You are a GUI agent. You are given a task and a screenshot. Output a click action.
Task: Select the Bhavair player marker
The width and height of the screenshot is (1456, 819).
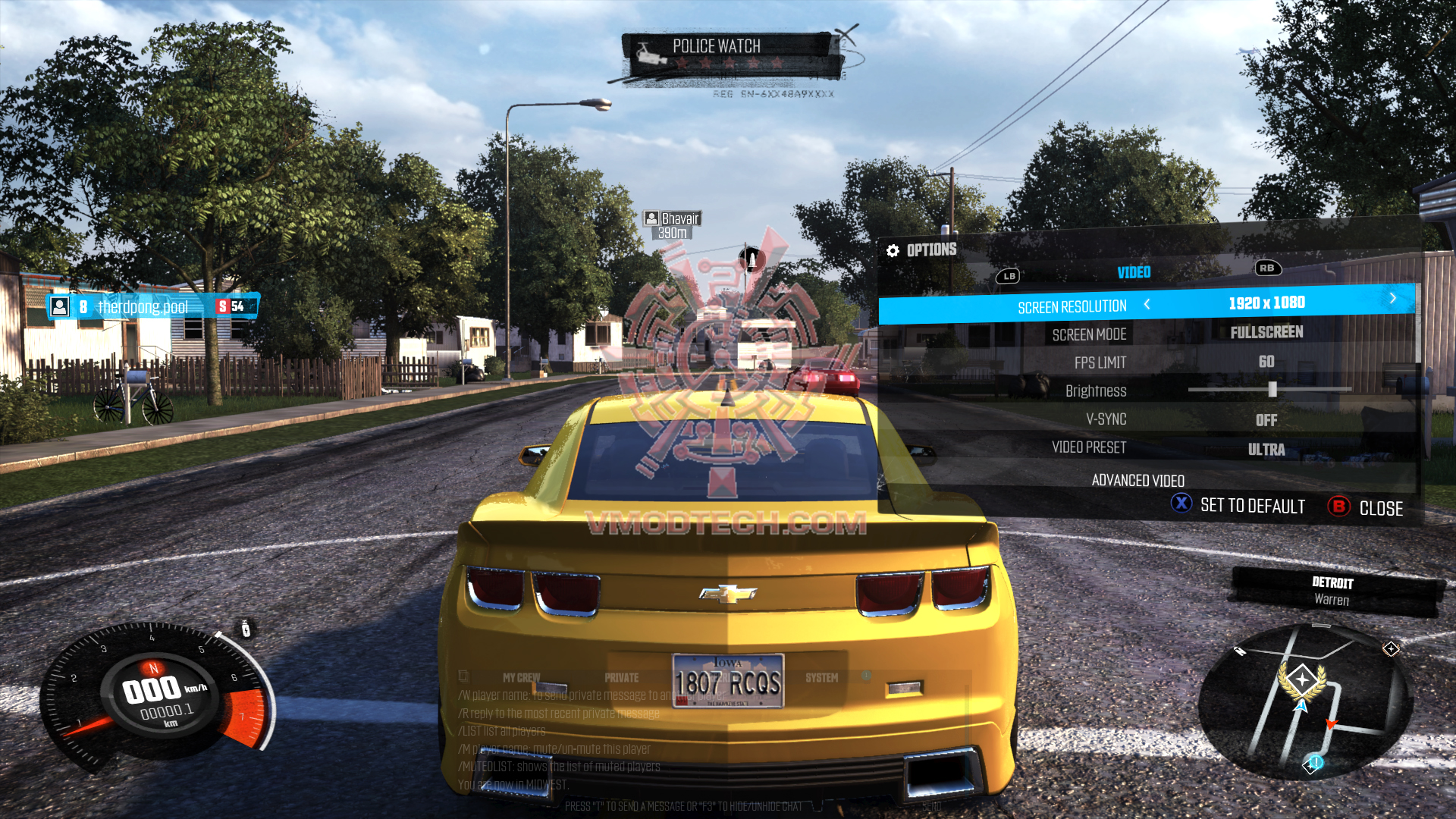tap(672, 225)
